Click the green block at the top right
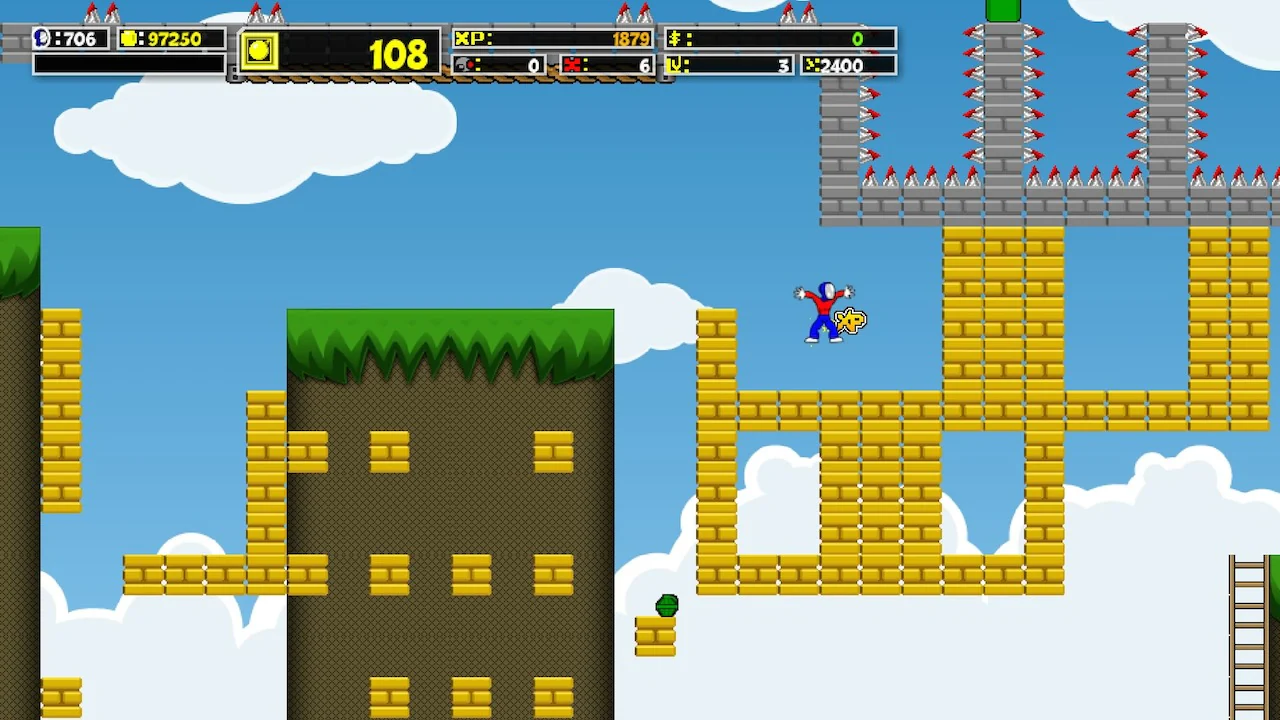1280x720 pixels. click(1003, 12)
